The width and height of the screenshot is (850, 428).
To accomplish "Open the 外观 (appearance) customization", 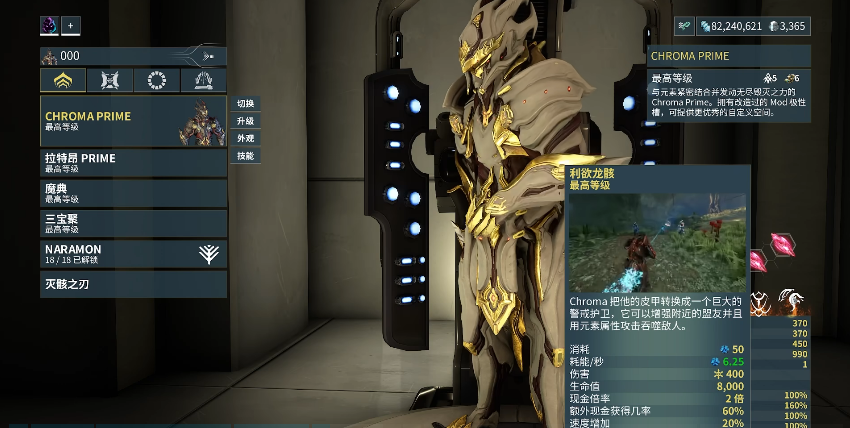I will pyautogui.click(x=245, y=138).
